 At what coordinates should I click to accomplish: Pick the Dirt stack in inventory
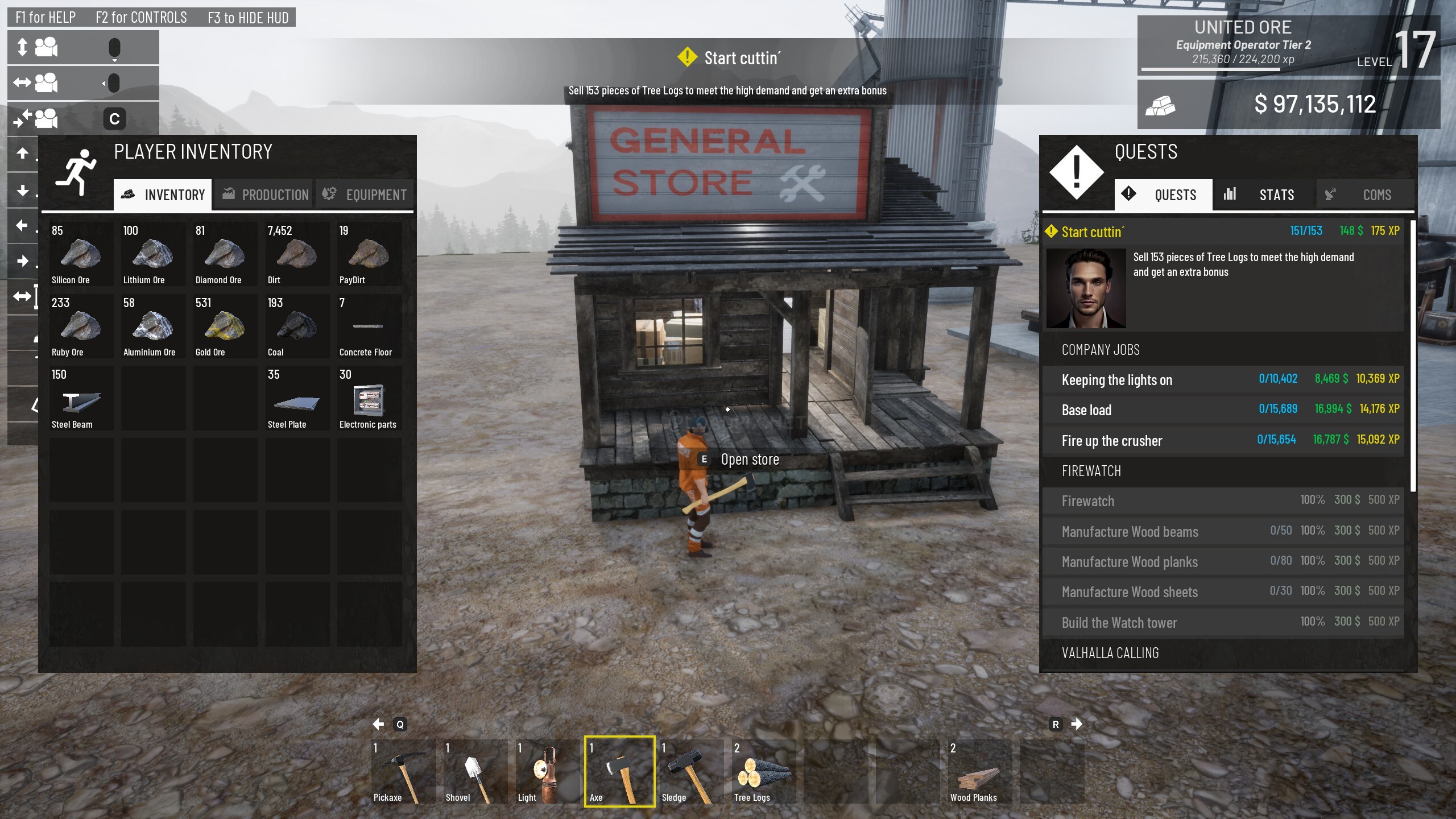coord(297,254)
